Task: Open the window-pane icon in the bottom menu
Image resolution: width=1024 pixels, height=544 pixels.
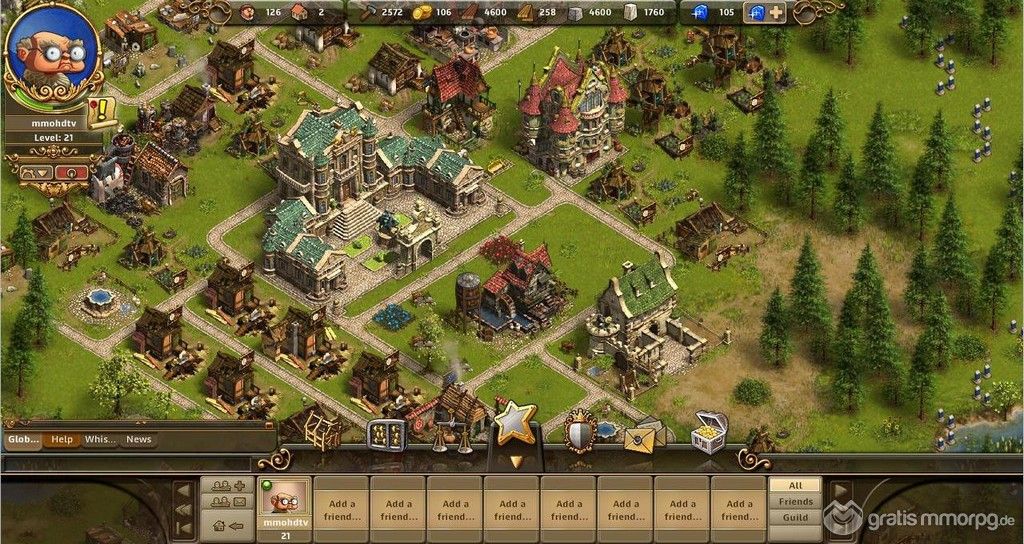Action: coord(386,435)
